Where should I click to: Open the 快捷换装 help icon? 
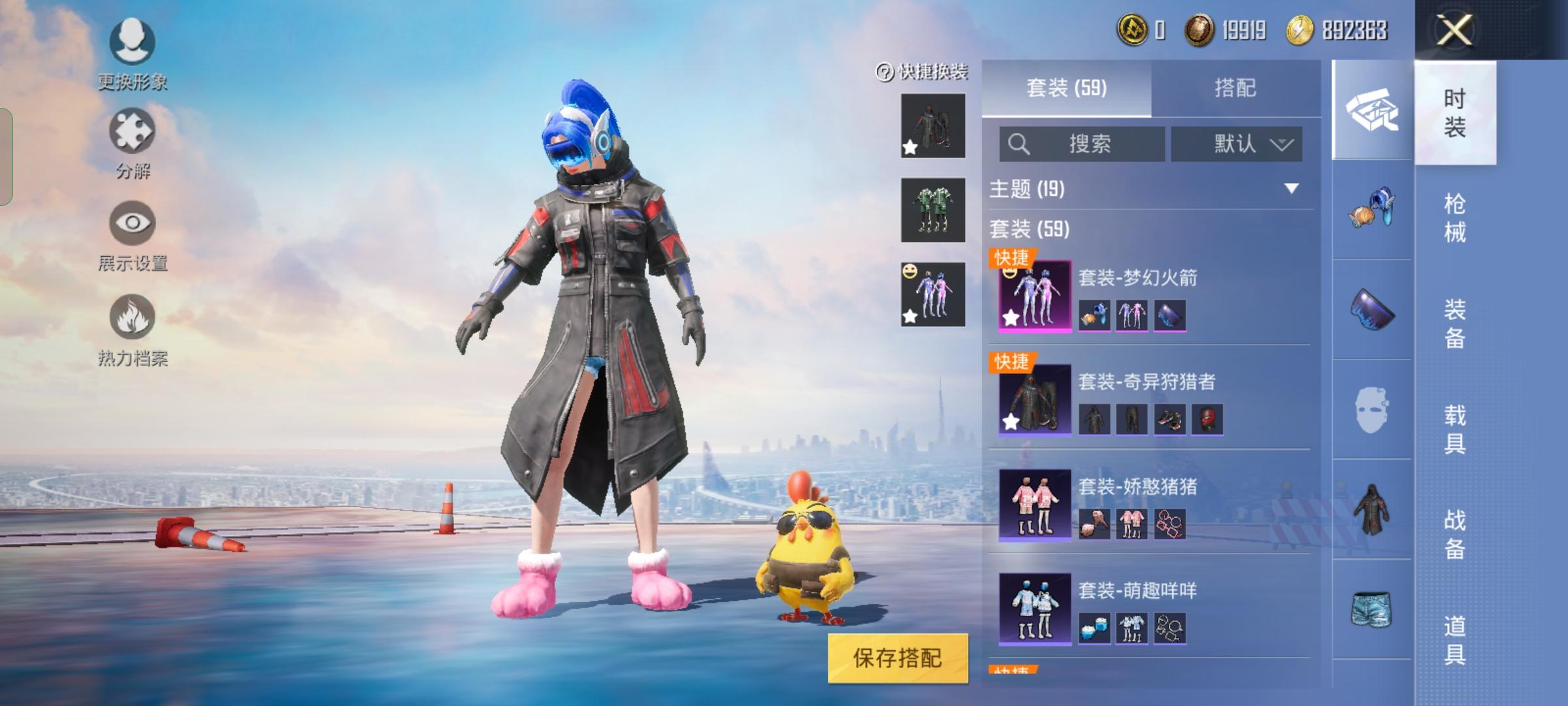[885, 72]
